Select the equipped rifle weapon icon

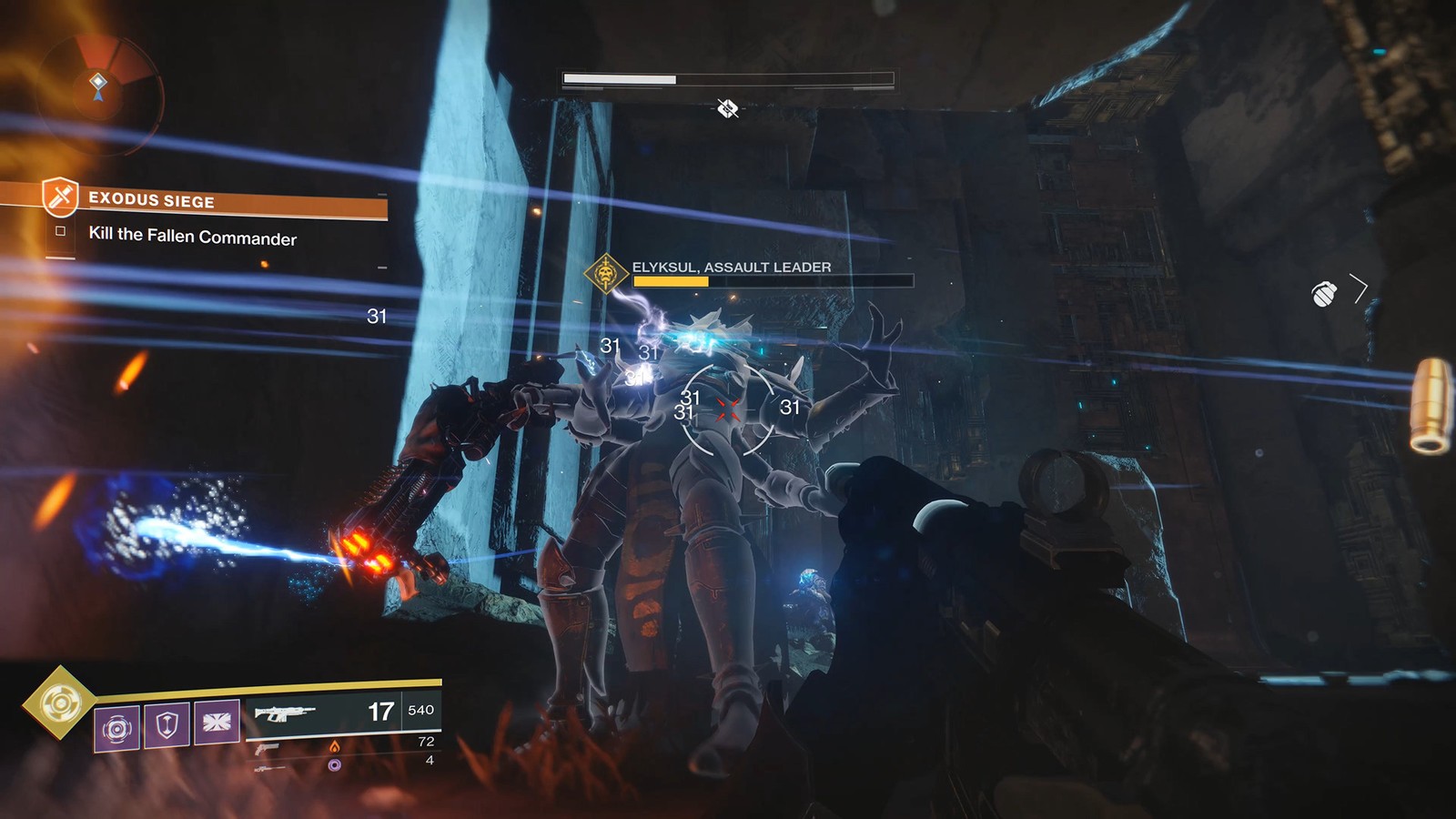pos(286,713)
